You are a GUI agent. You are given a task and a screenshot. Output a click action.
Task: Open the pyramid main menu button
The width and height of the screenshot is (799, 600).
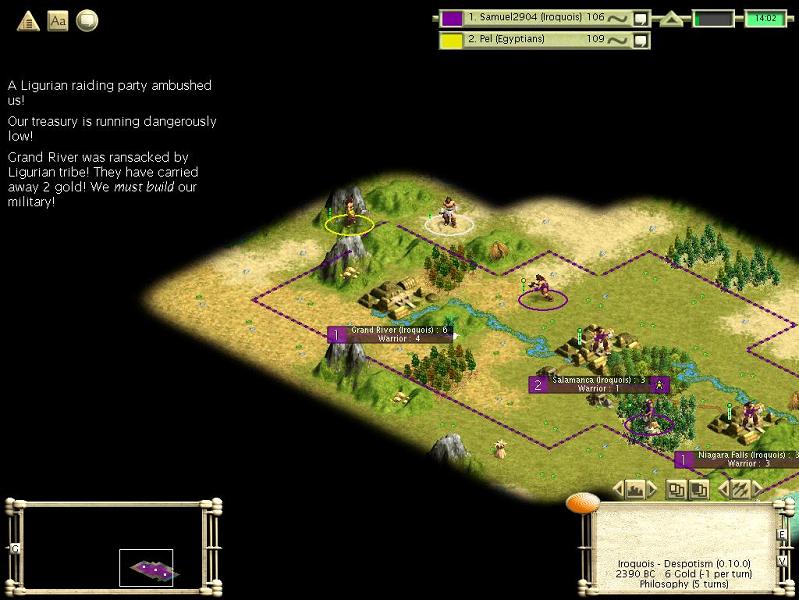click(28, 20)
